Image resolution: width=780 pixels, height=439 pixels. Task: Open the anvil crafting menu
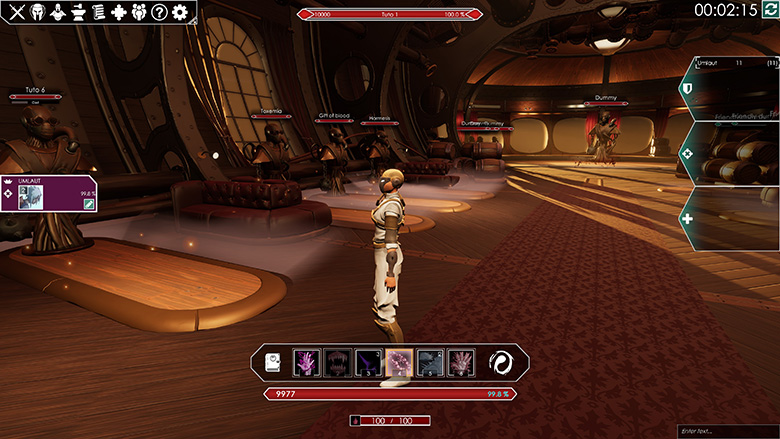(x=77, y=13)
